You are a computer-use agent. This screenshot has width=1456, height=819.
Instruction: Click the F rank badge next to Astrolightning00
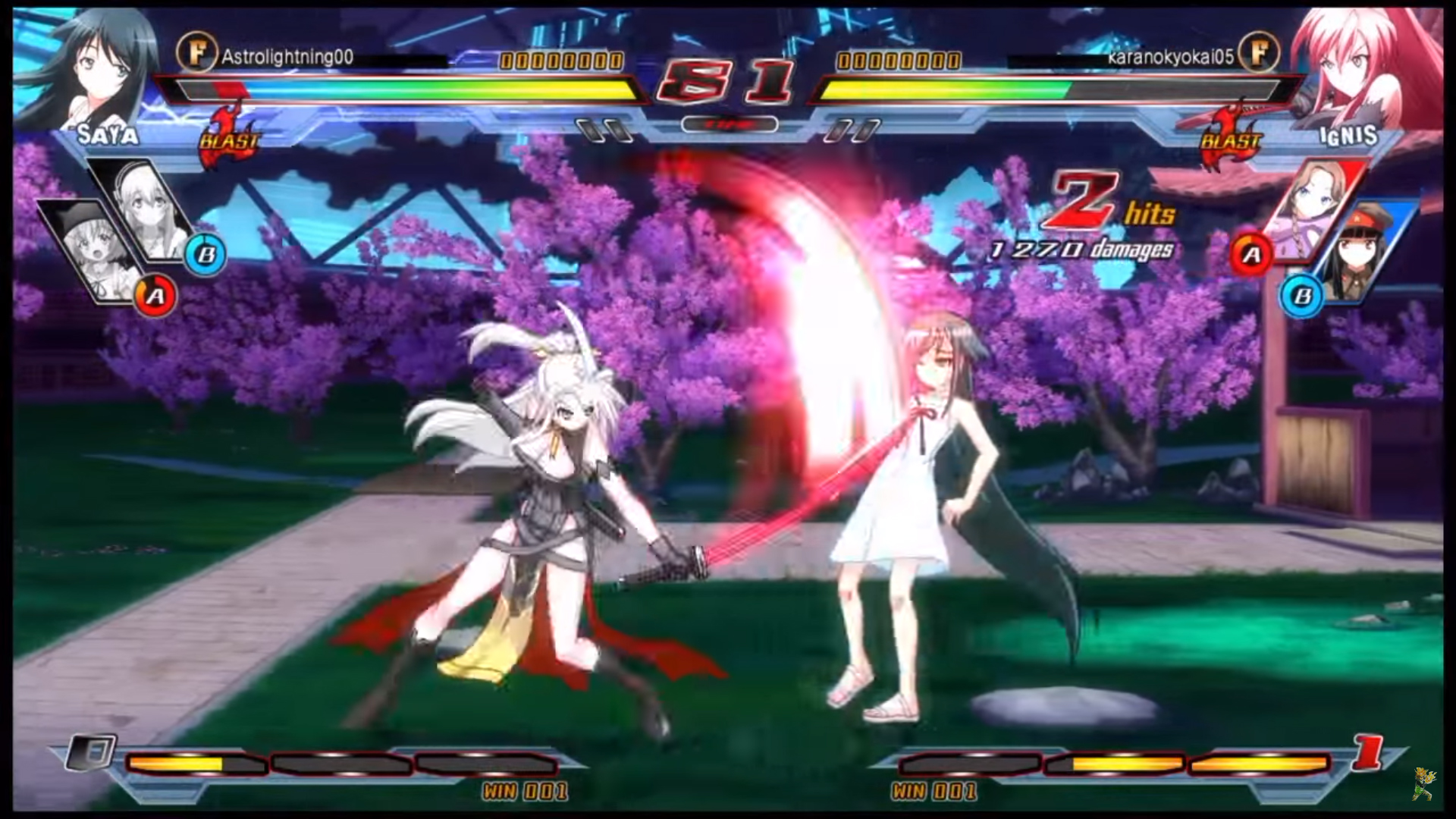click(x=196, y=53)
